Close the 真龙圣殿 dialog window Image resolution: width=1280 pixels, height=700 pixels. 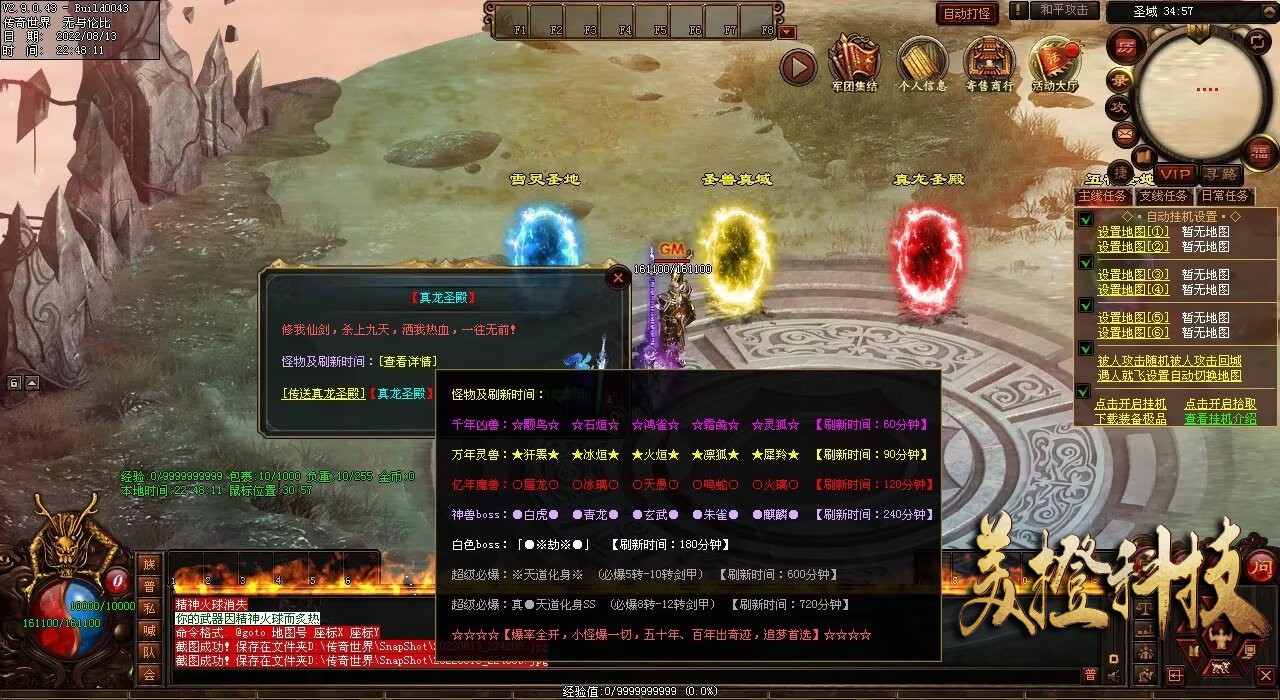tap(618, 278)
